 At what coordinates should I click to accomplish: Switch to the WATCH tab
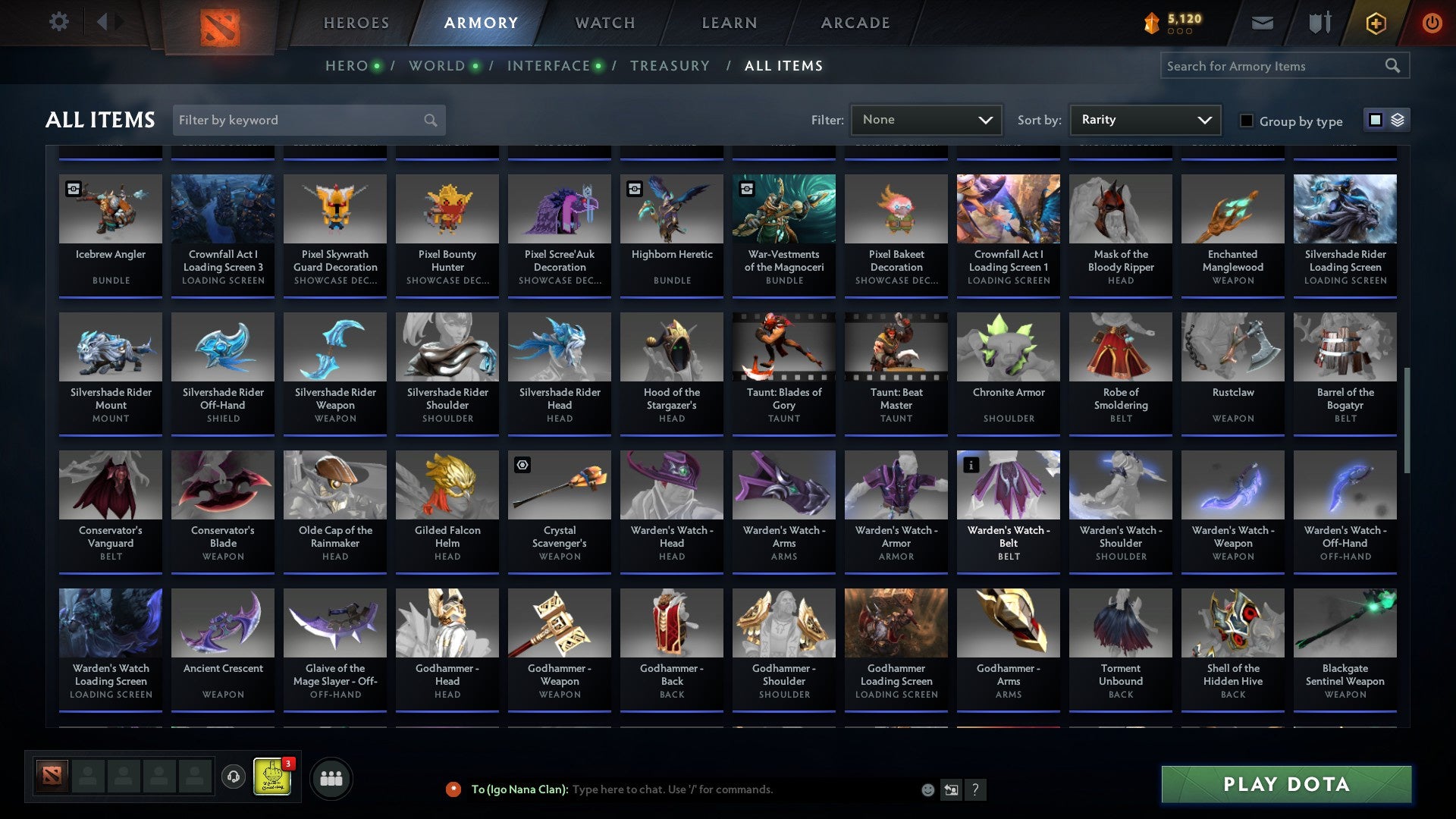coord(604,23)
